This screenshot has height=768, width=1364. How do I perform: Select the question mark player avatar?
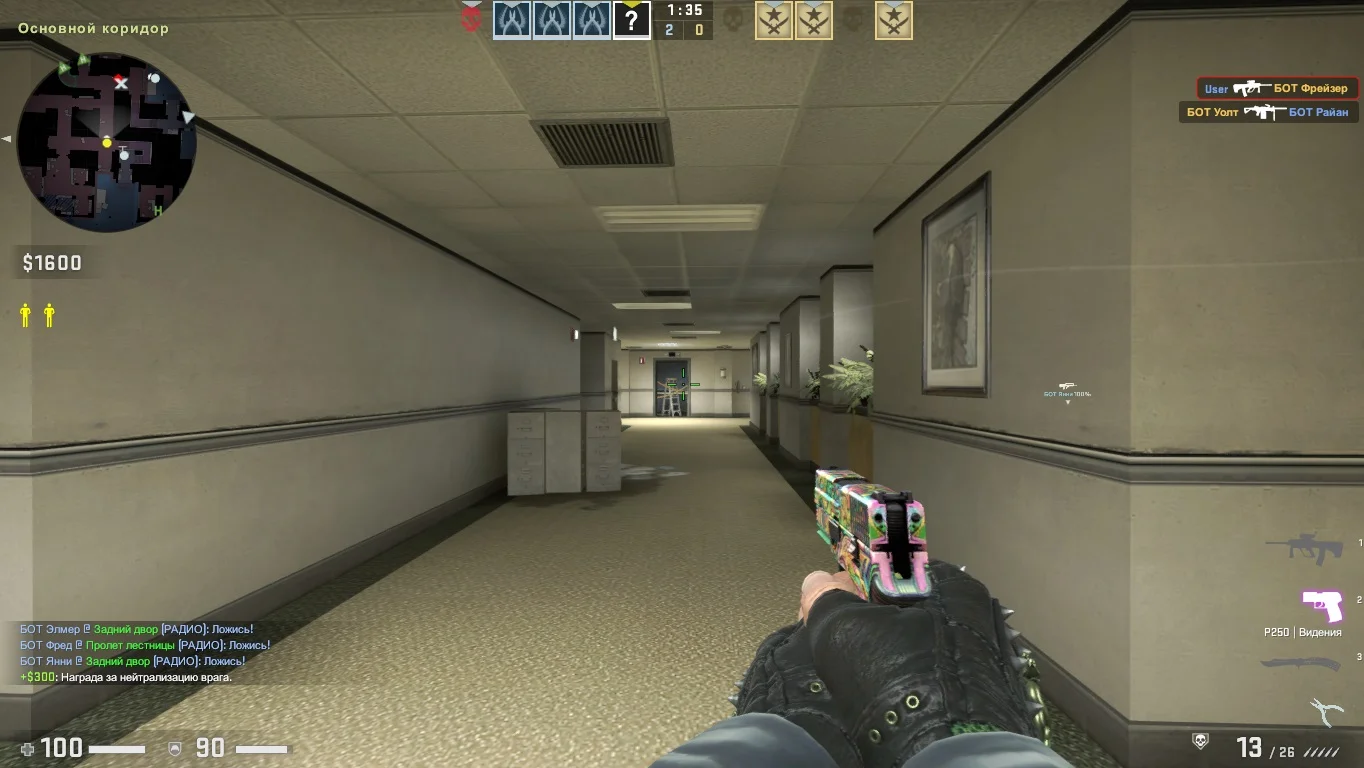631,20
